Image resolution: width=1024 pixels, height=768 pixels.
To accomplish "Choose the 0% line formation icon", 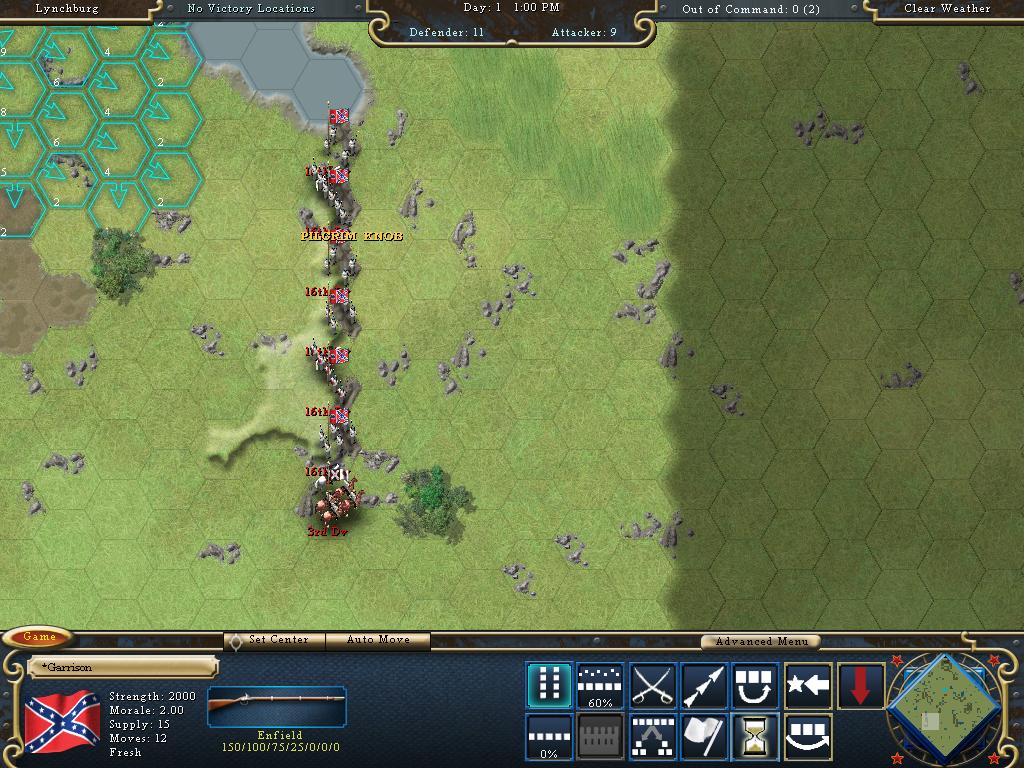I will click(548, 737).
